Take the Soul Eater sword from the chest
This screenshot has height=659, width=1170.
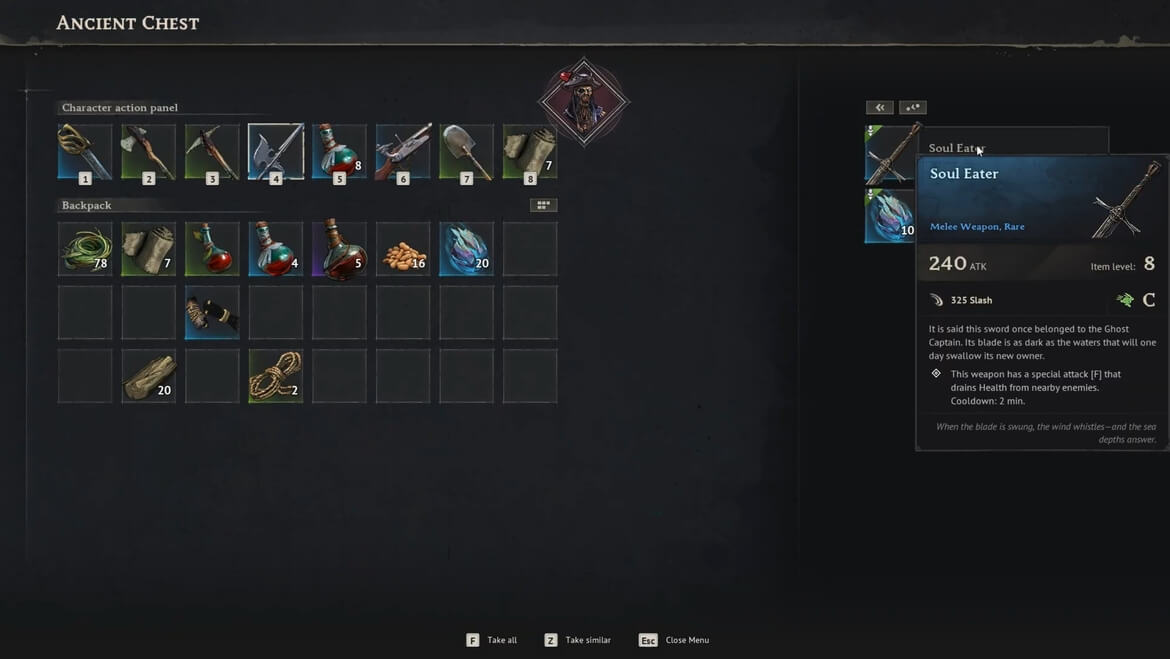pyautogui.click(x=890, y=153)
